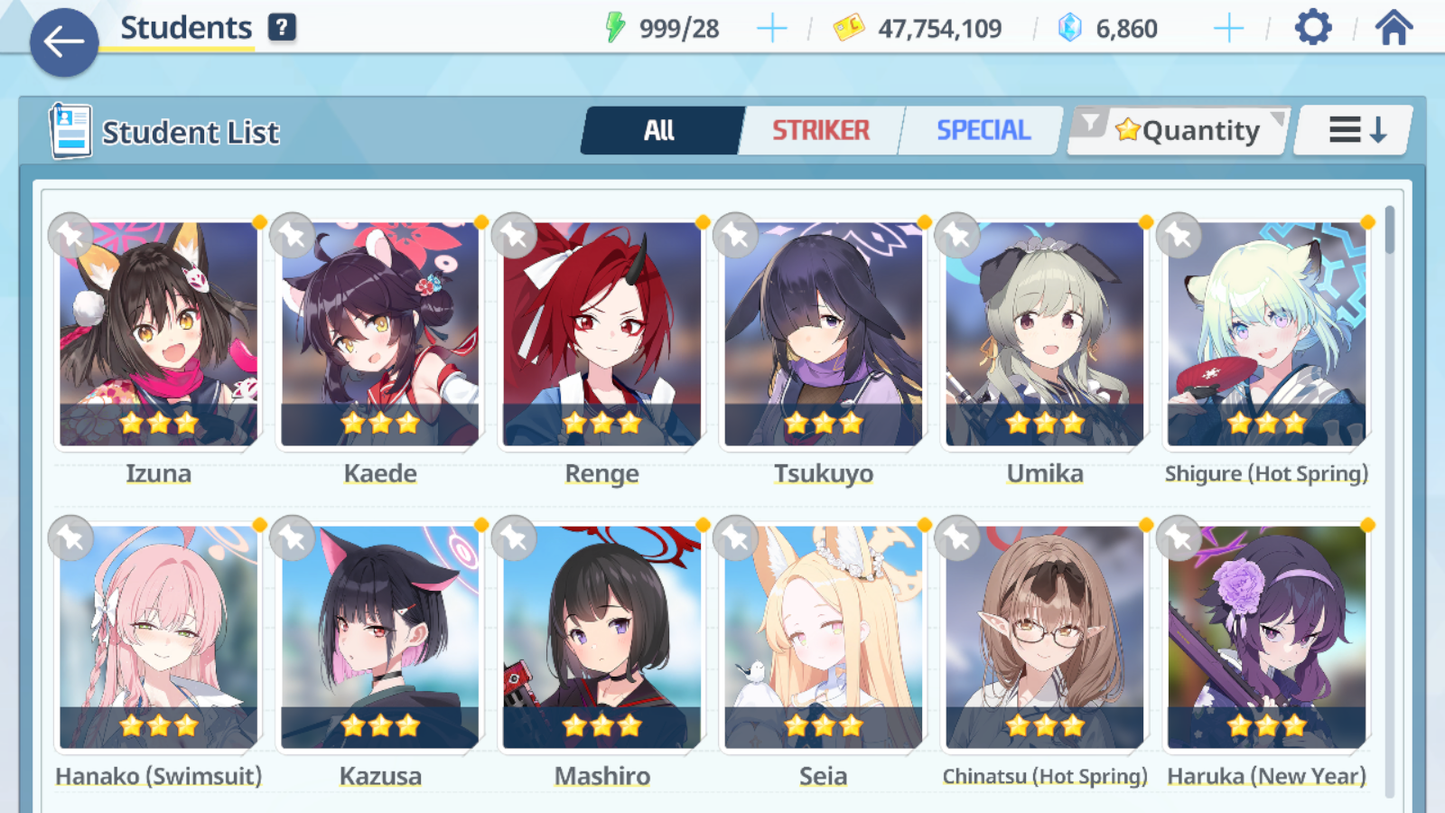
Task: Open Renge's student card
Action: (x=602, y=335)
